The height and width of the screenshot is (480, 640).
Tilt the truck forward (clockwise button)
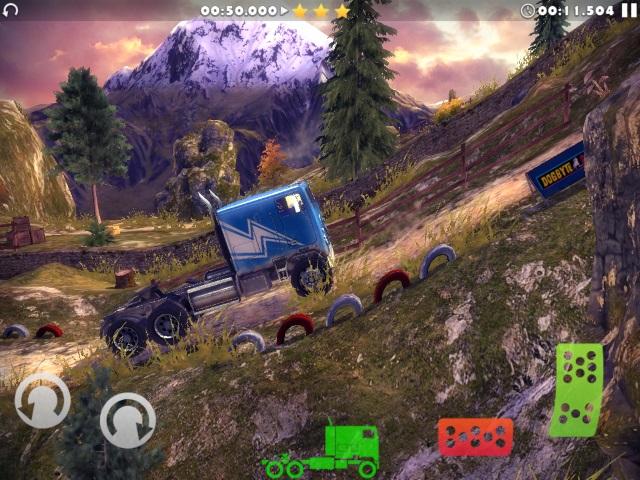coord(127,420)
